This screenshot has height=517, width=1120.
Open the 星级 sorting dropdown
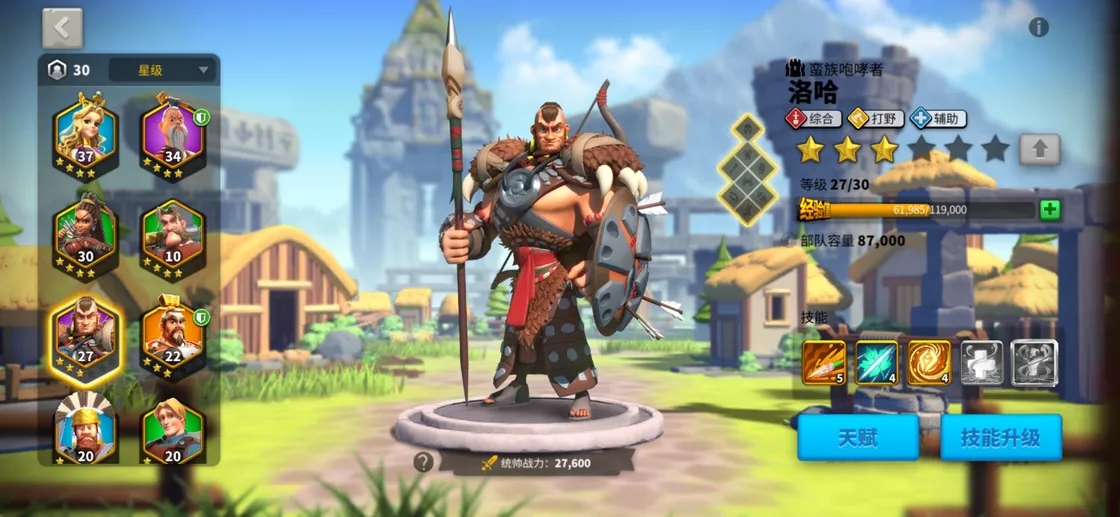point(163,70)
